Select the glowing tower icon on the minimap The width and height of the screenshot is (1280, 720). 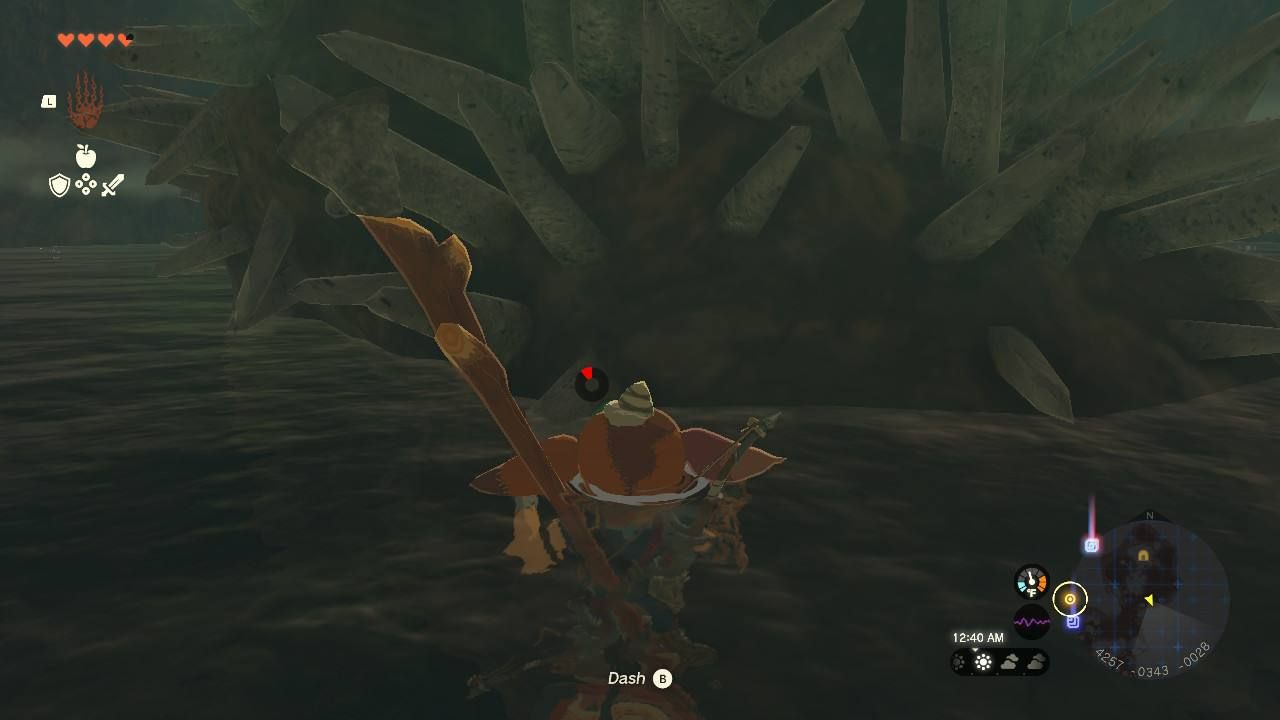(1090, 546)
